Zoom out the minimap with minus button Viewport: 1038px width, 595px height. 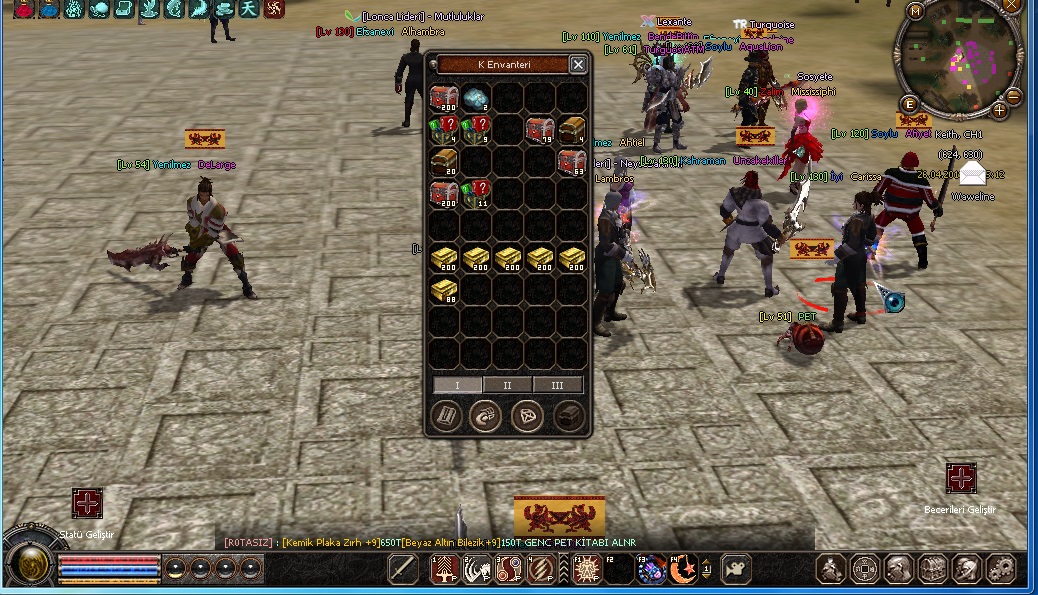click(x=1013, y=97)
